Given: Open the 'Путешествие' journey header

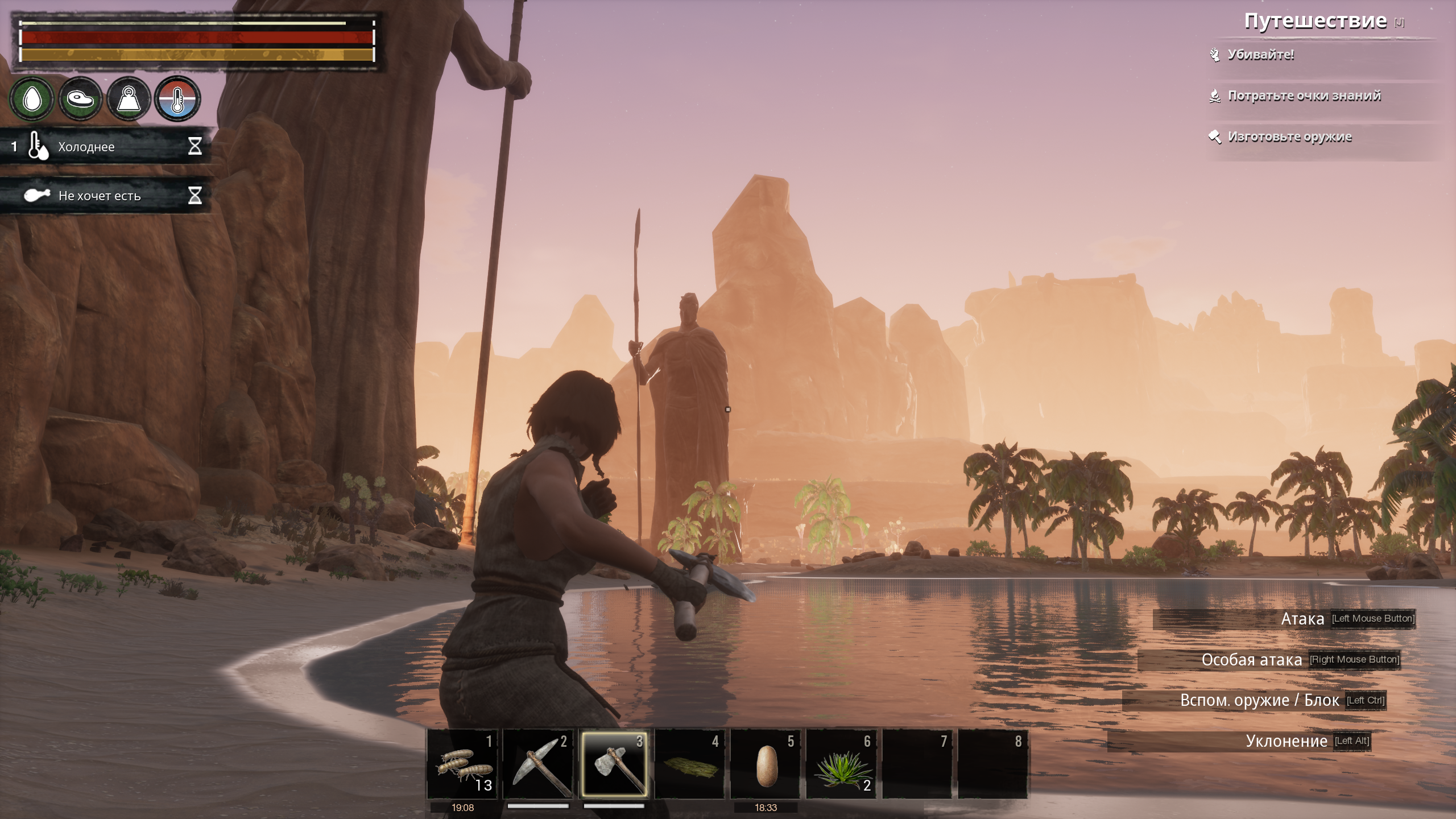Looking at the screenshot, I should (x=1315, y=21).
